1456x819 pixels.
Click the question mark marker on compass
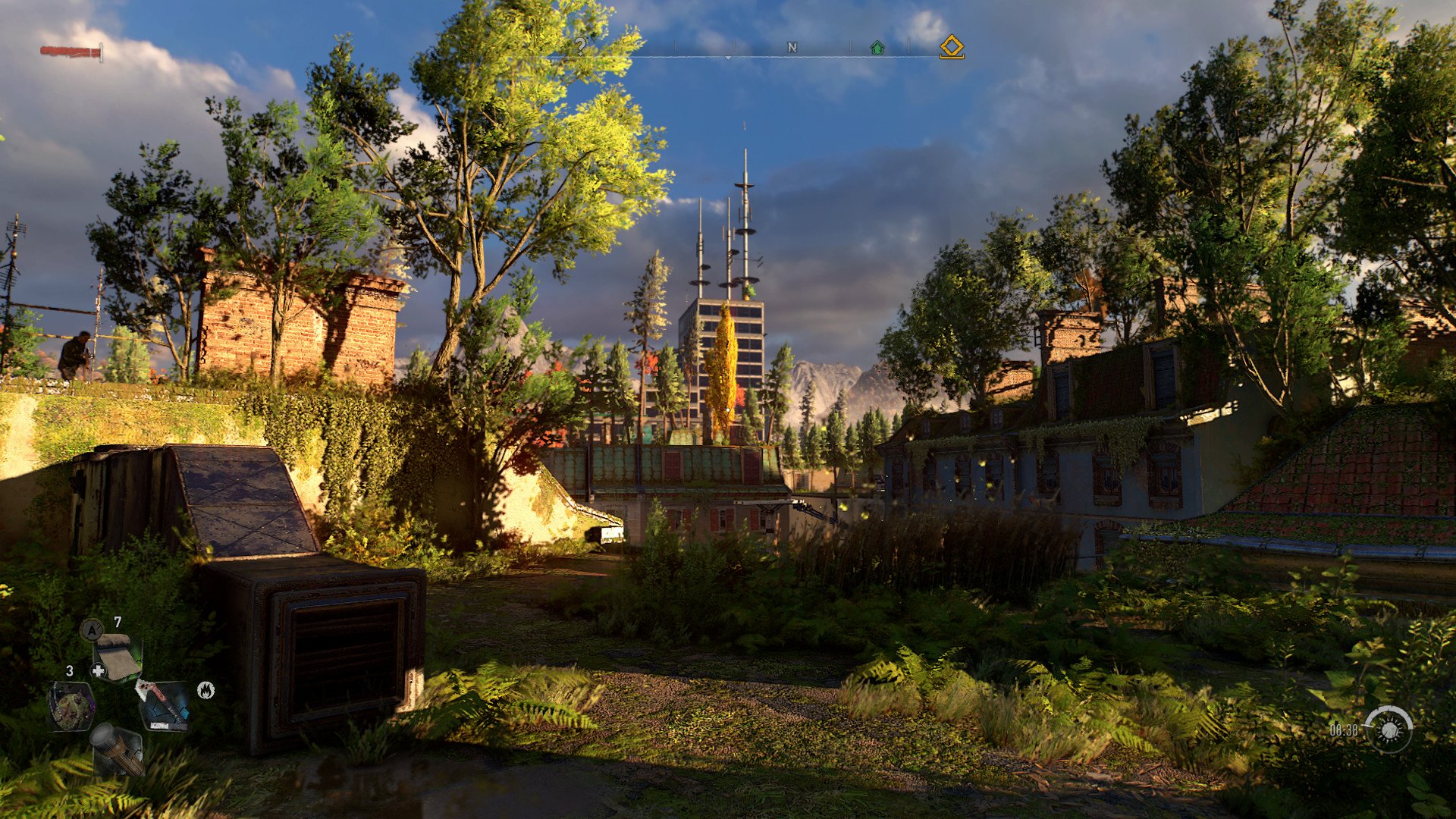click(580, 47)
